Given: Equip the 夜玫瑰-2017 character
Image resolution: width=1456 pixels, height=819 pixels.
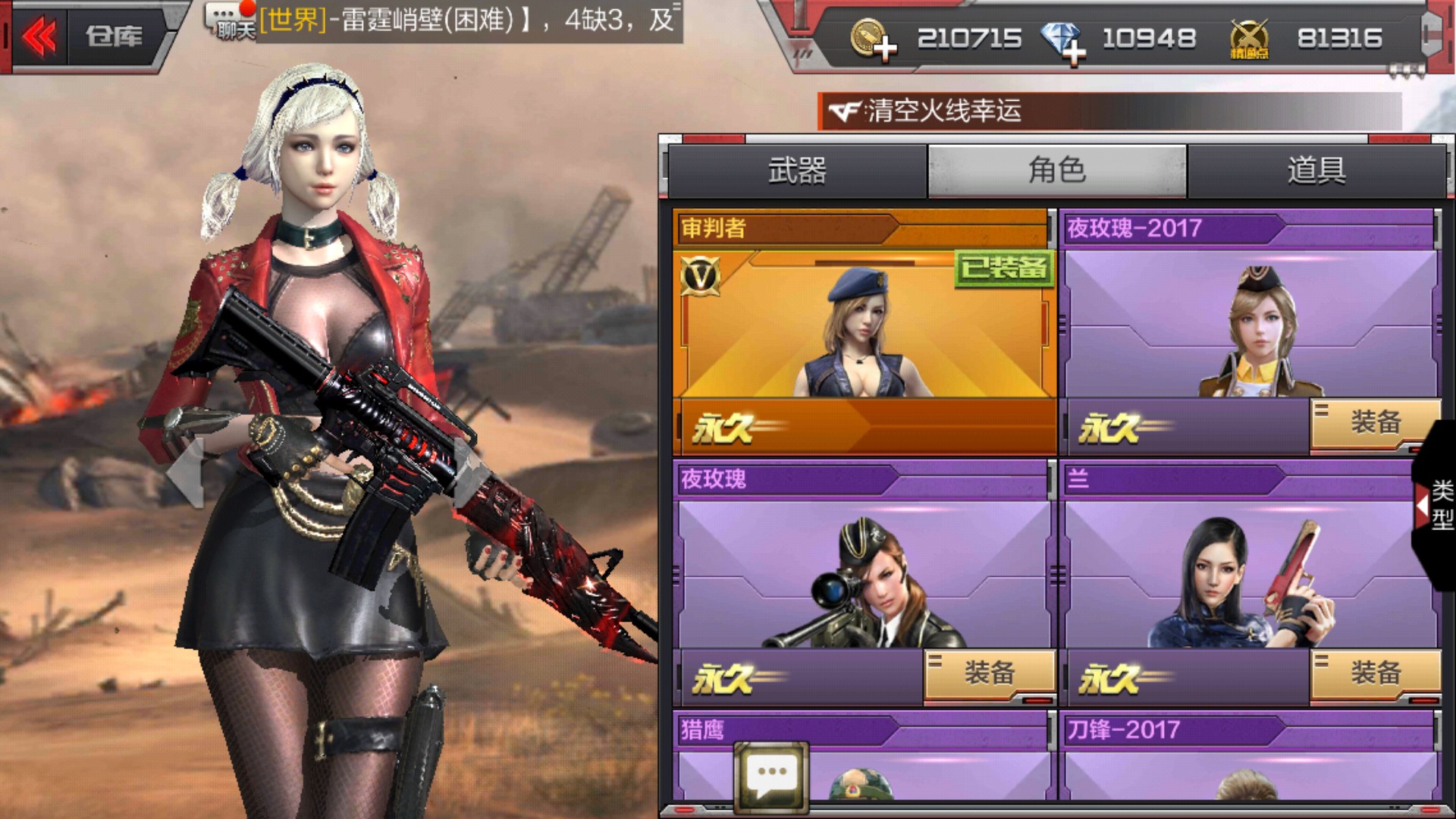Looking at the screenshot, I should [1374, 423].
